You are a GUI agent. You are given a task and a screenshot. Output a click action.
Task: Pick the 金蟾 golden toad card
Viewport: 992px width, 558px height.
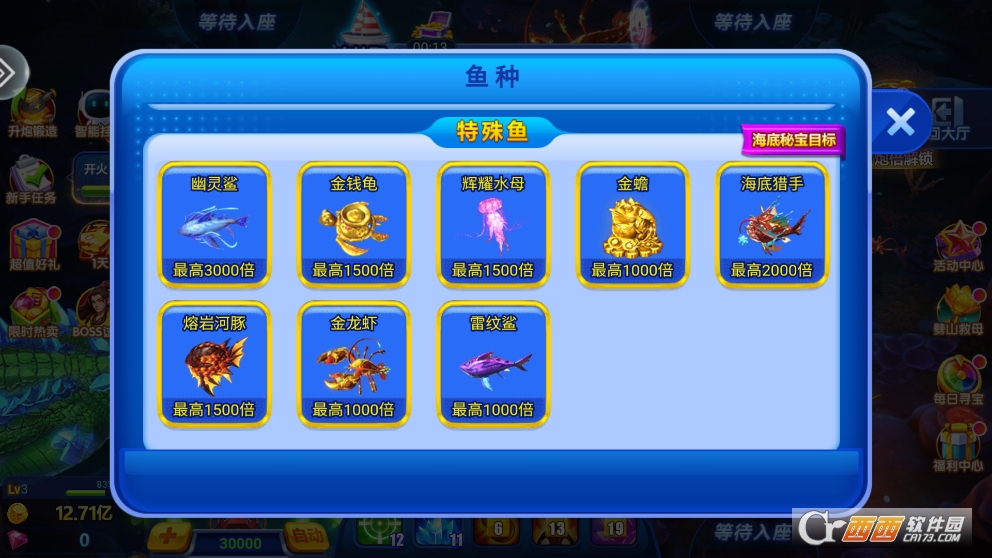[x=632, y=224]
